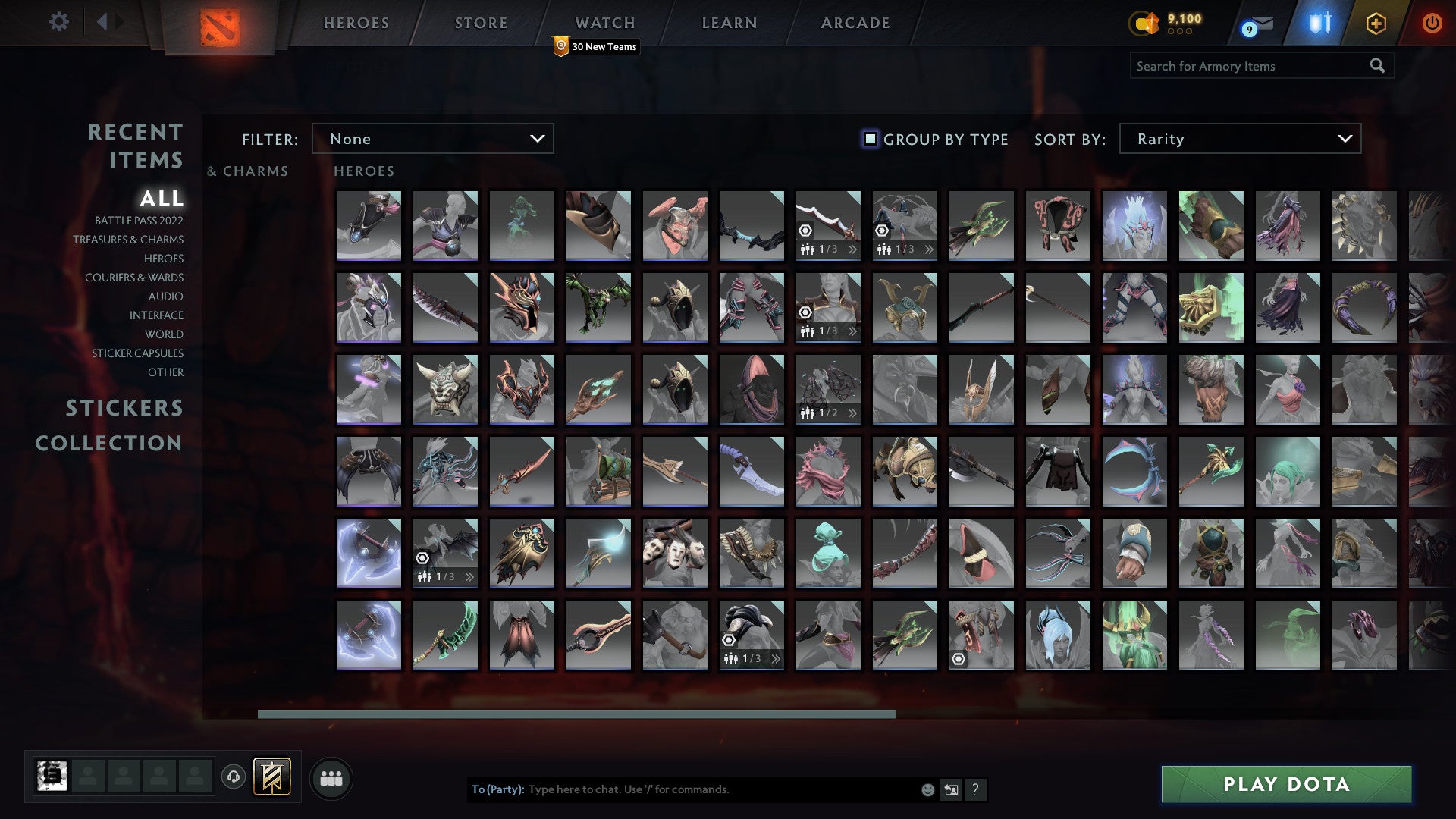Screen dimensions: 1456x819
Task: Open the Filter dropdown set to None
Action: [x=432, y=139]
